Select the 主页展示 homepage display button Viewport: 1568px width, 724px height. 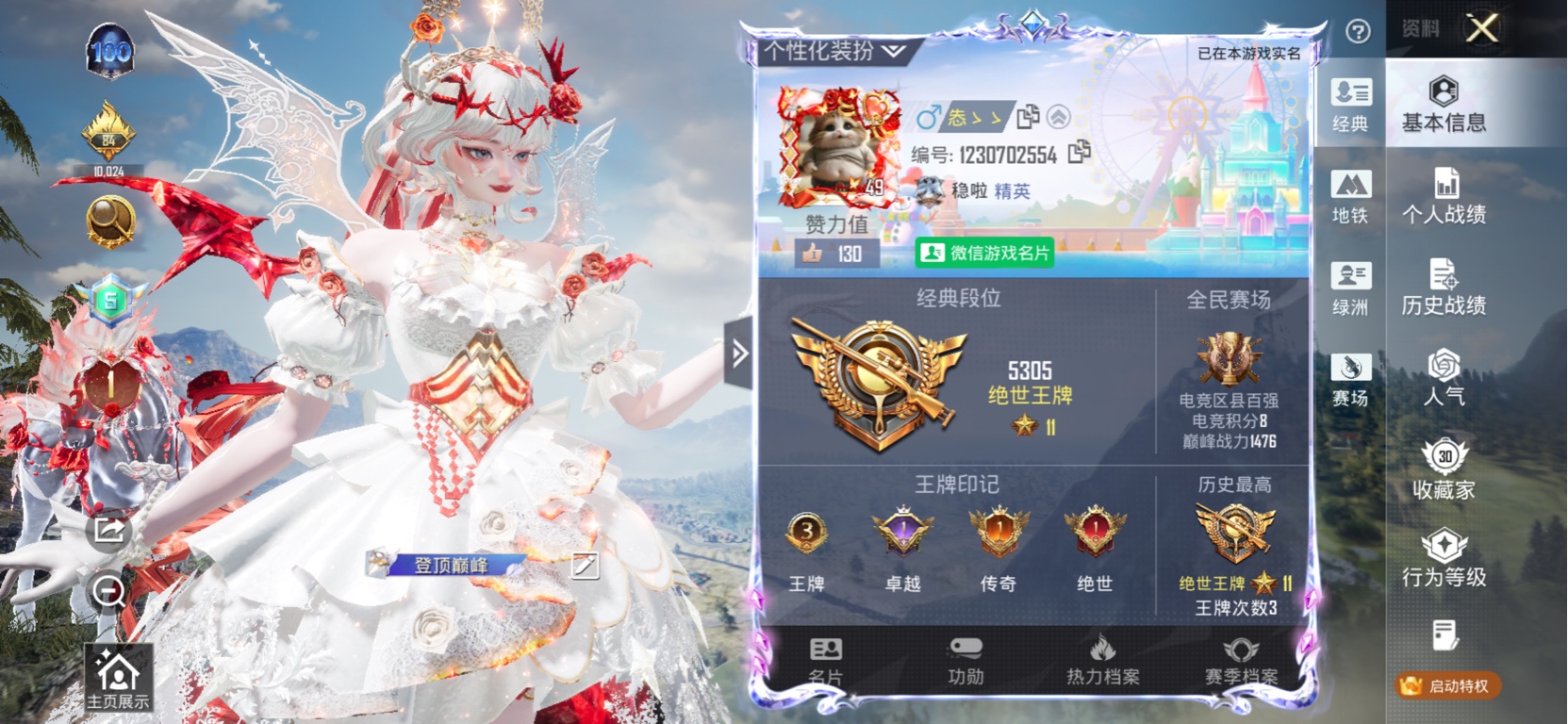pos(118,679)
